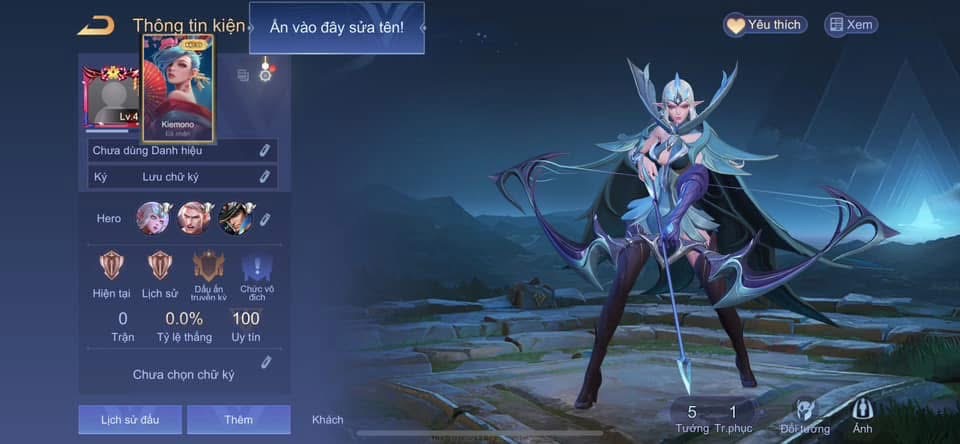Go back using the gold arrow button
Viewport: 960px width, 444px height.
(x=96, y=25)
